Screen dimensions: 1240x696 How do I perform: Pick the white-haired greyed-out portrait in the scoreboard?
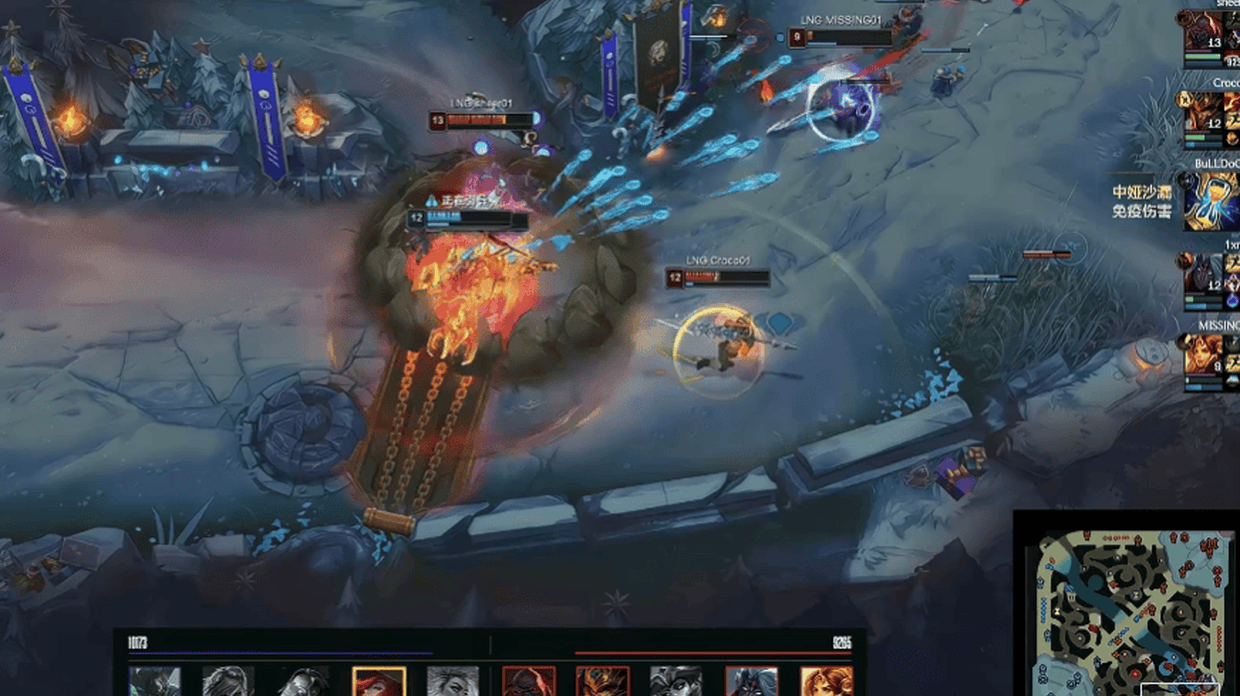click(453, 682)
